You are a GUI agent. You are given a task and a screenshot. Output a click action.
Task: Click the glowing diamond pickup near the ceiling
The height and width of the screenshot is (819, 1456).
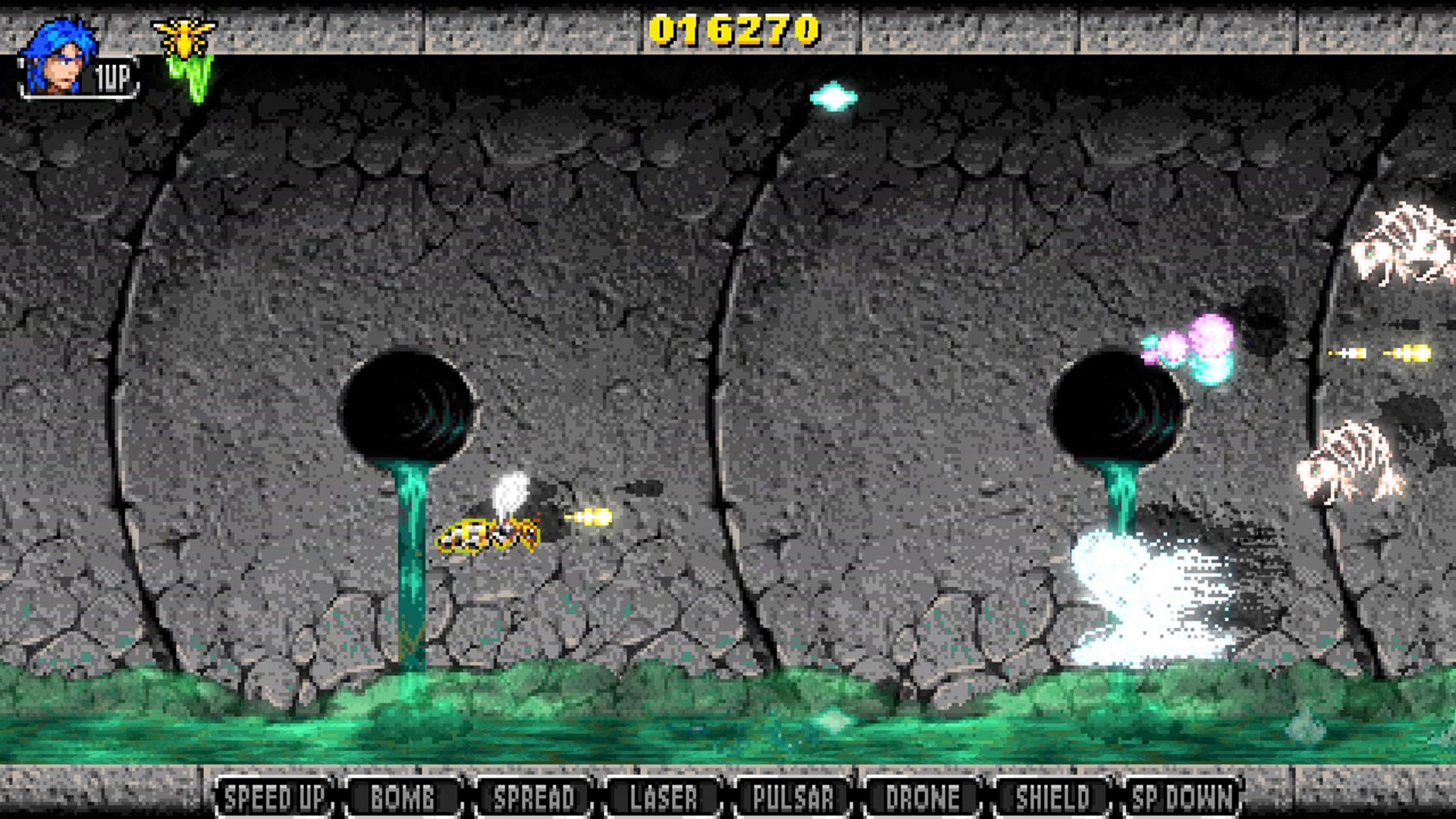(833, 99)
